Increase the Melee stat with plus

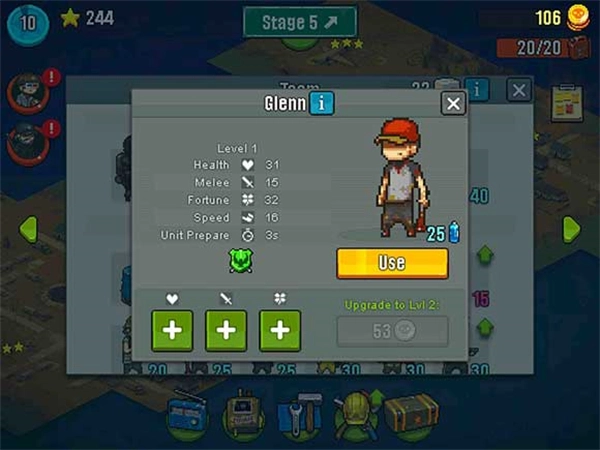(226, 331)
